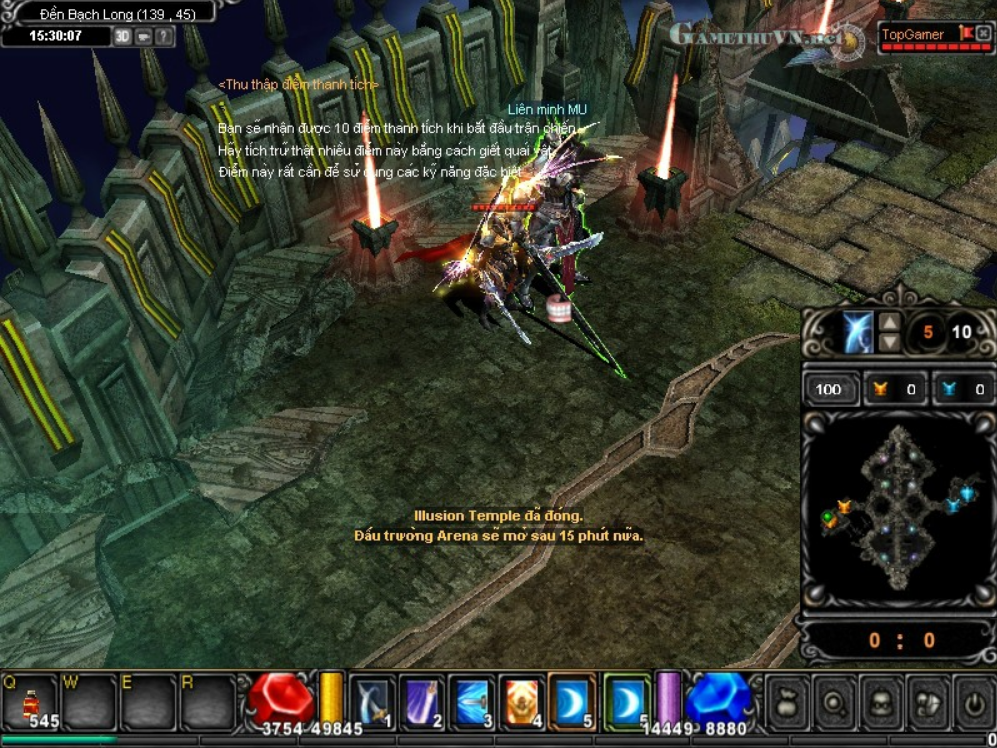The width and height of the screenshot is (997, 748).
Task: Open the bag button on the bottom bar
Action: coord(786,704)
